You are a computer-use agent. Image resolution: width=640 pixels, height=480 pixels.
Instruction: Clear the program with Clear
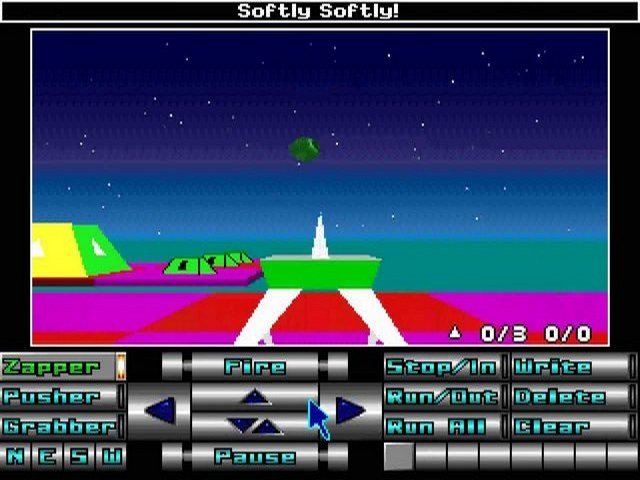click(x=568, y=427)
